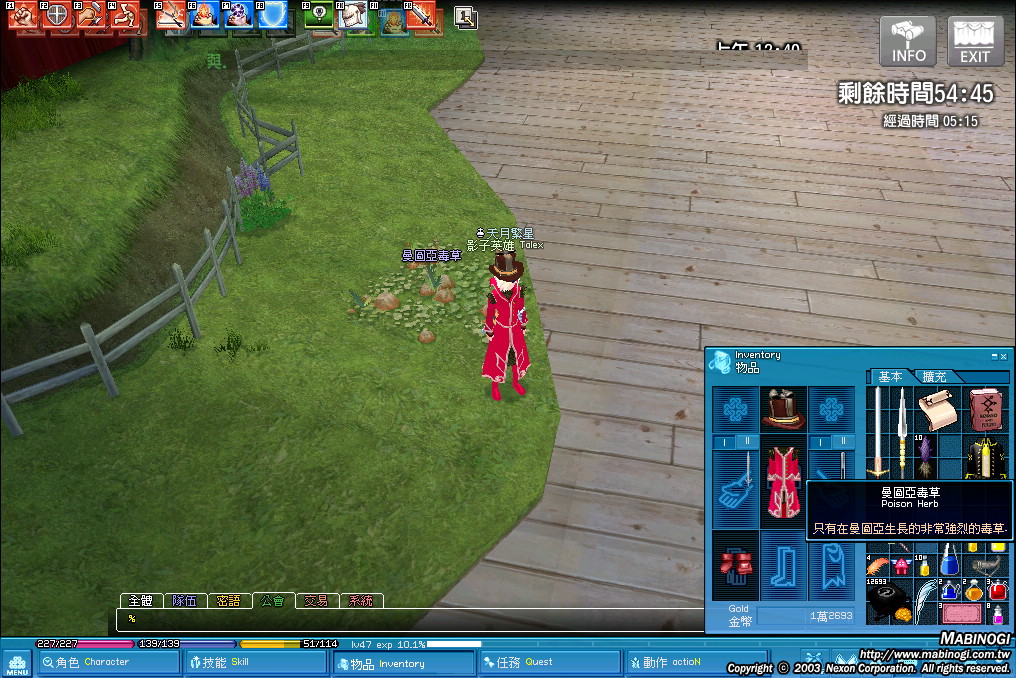Switch to the 擴充 inventory tab
This screenshot has height=678, width=1016.
(936, 377)
